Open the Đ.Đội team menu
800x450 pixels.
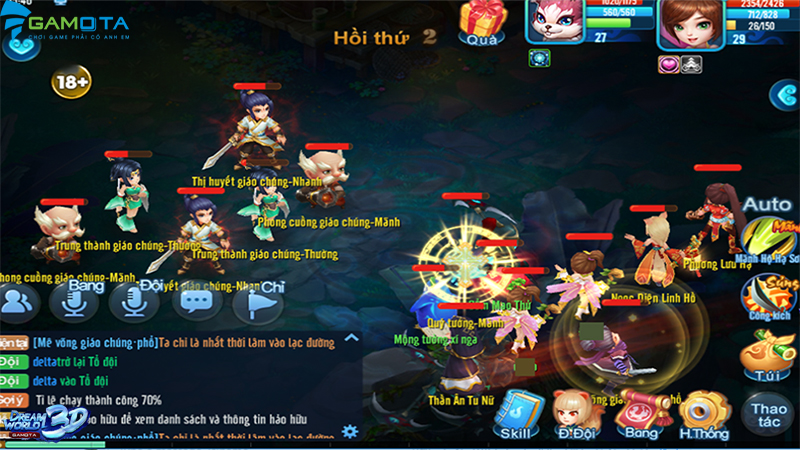pos(577,413)
